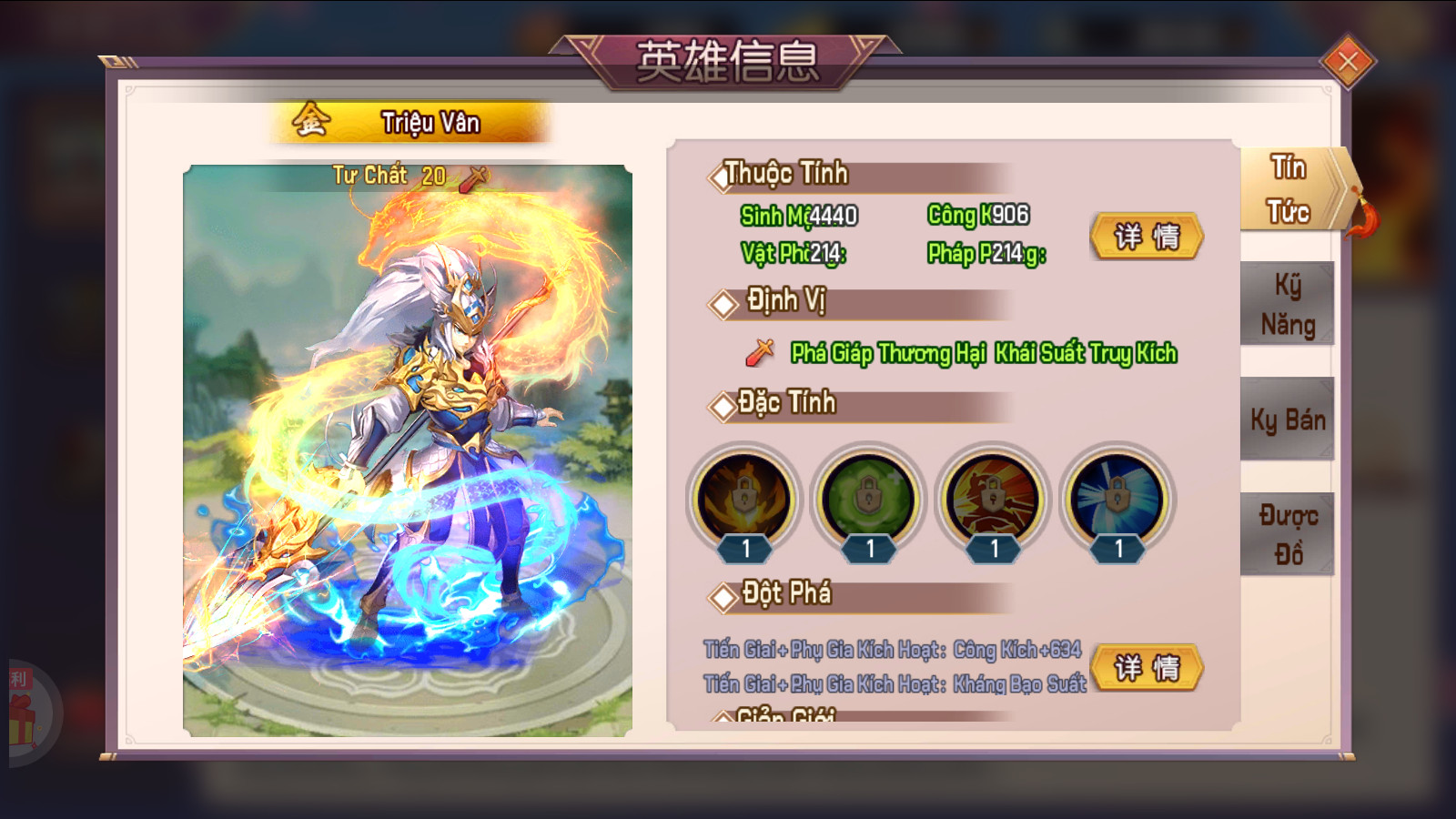Expand the Thuộc Tính section diamond
This screenshot has height=819, width=1456.
click(720, 177)
